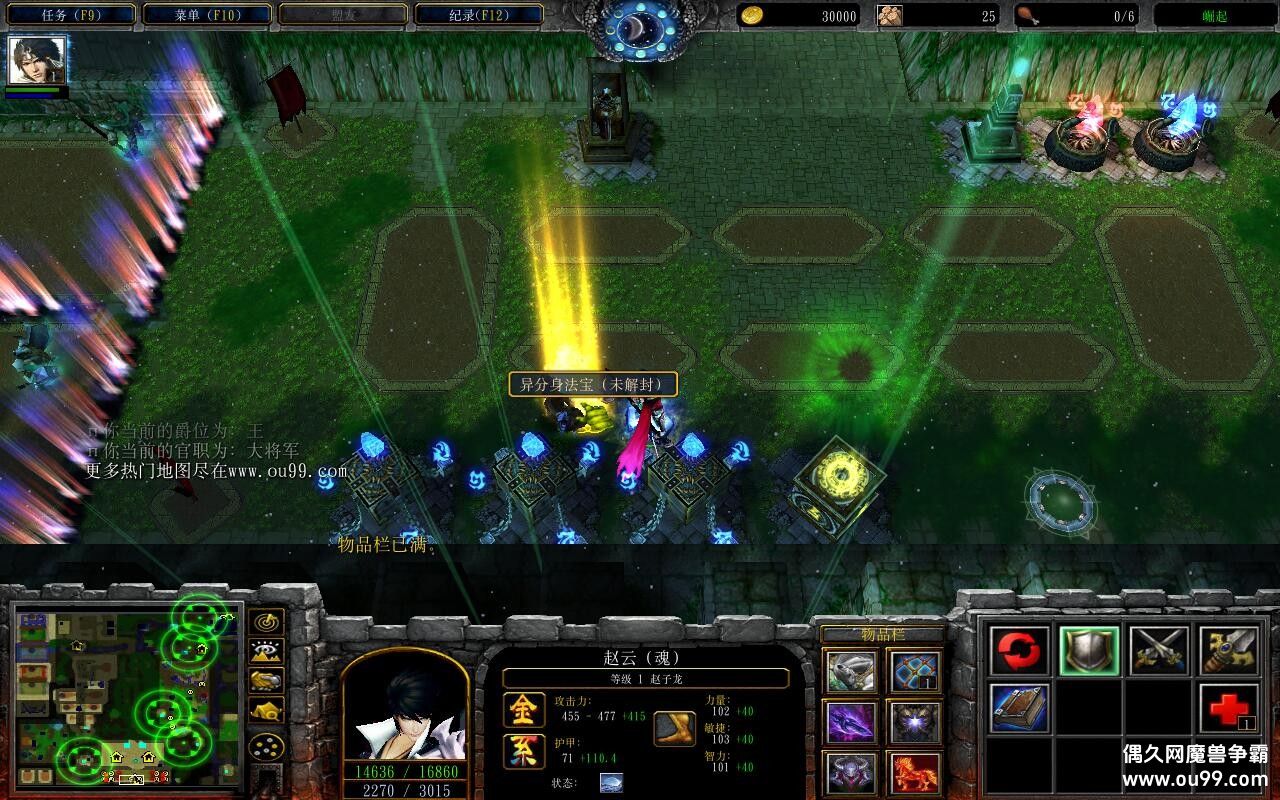Open the message log (纪录 F12)
This screenshot has height=800, width=1280.
(x=478, y=15)
